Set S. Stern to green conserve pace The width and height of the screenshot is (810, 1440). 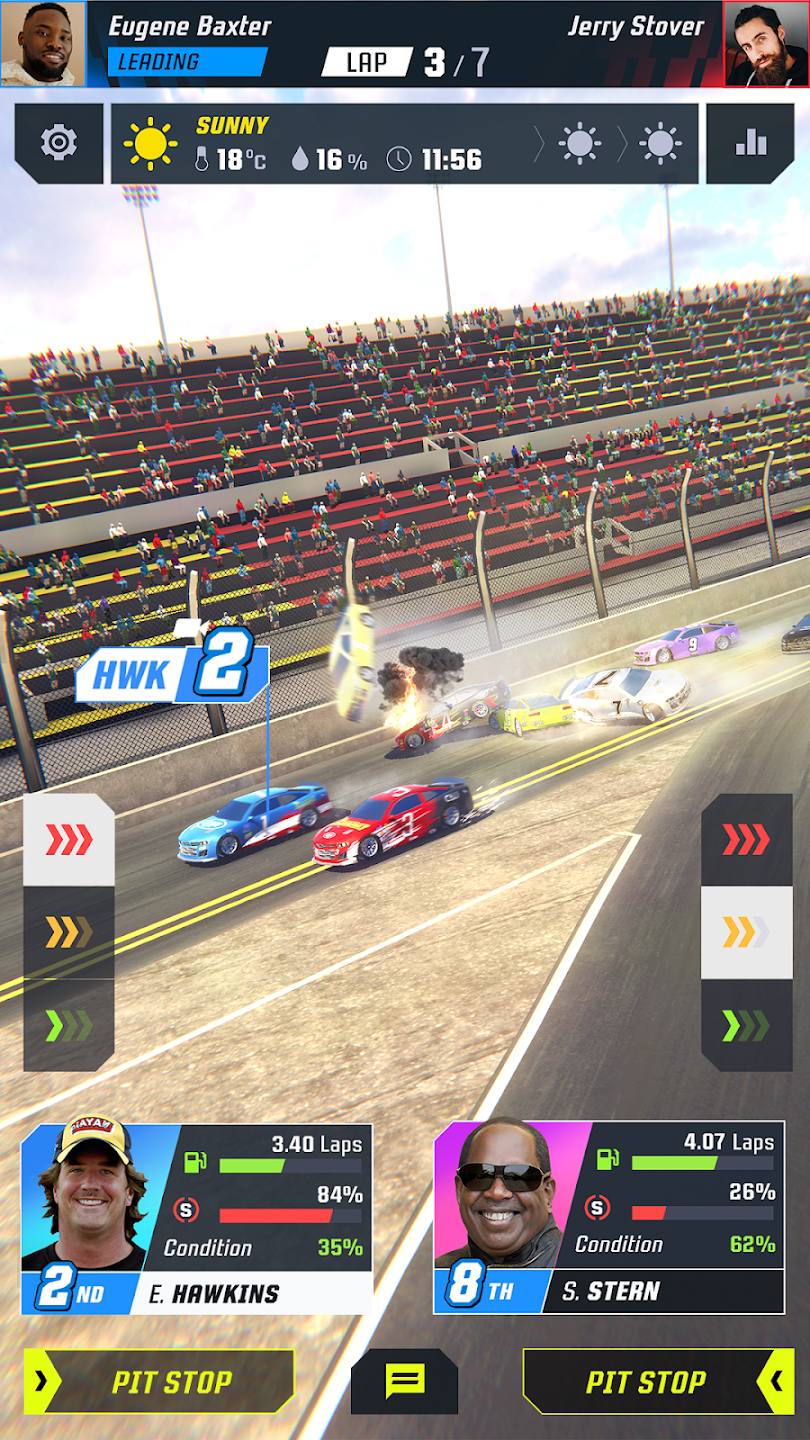746,1025
